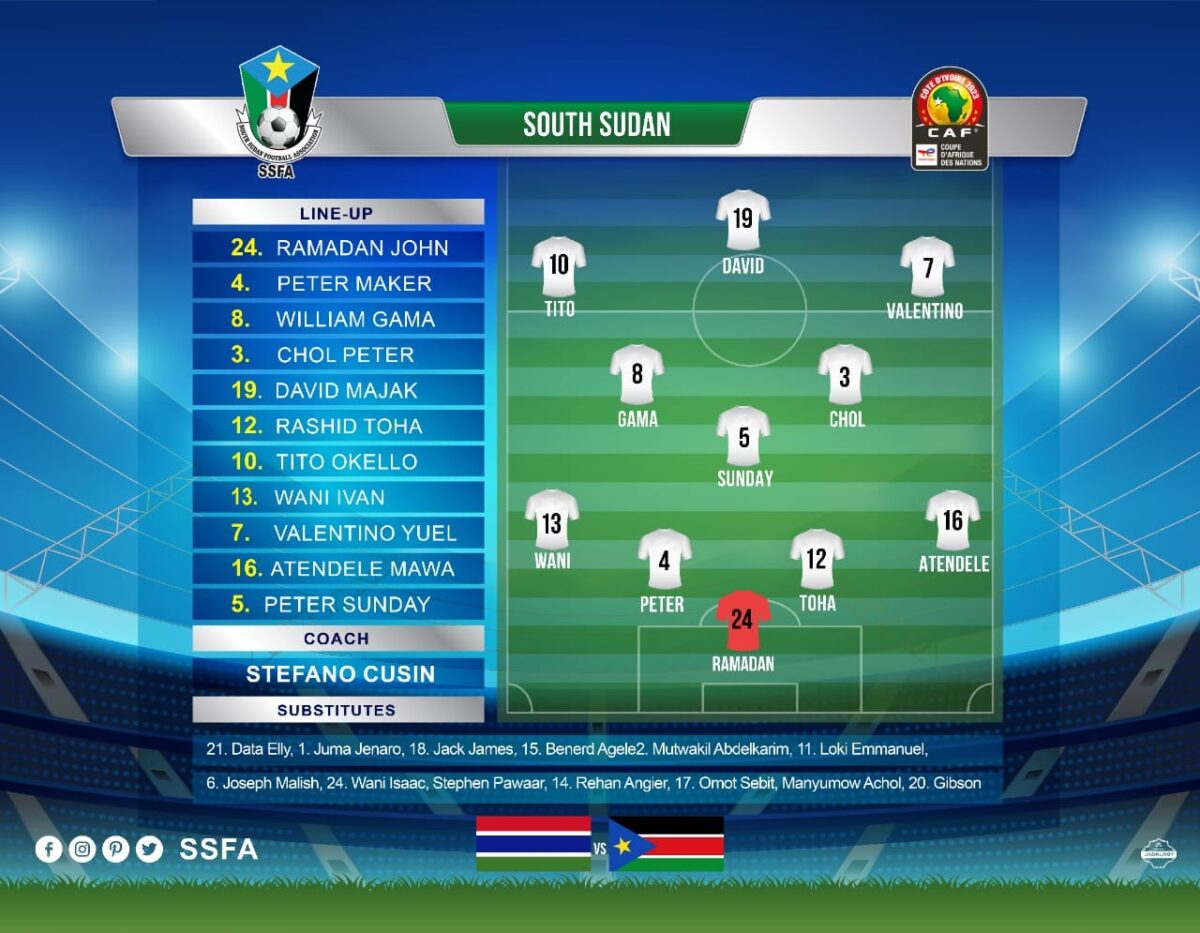Open the Pinterest icon

pyautogui.click(x=116, y=850)
